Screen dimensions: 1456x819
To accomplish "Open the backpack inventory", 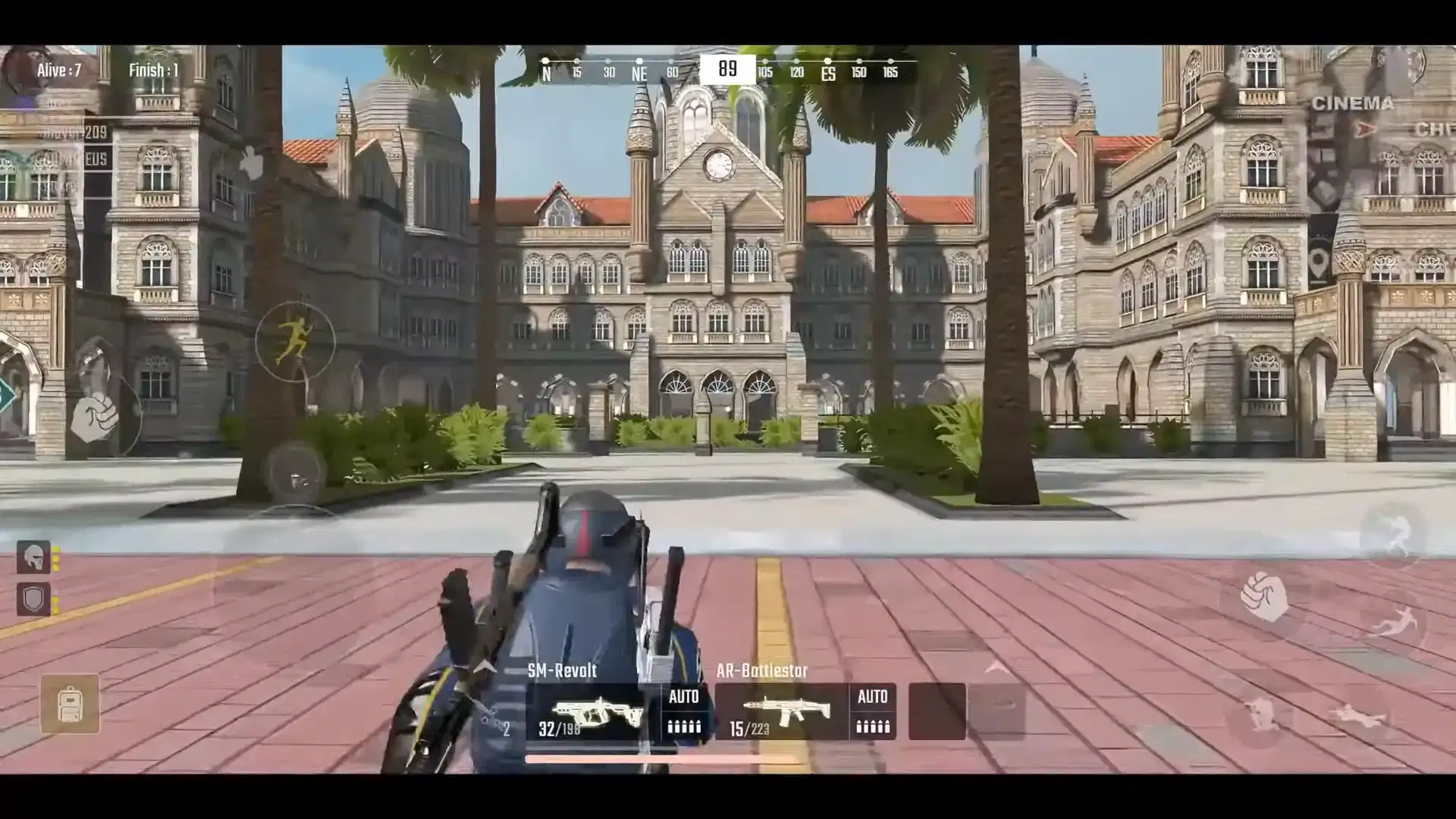I will click(x=70, y=704).
